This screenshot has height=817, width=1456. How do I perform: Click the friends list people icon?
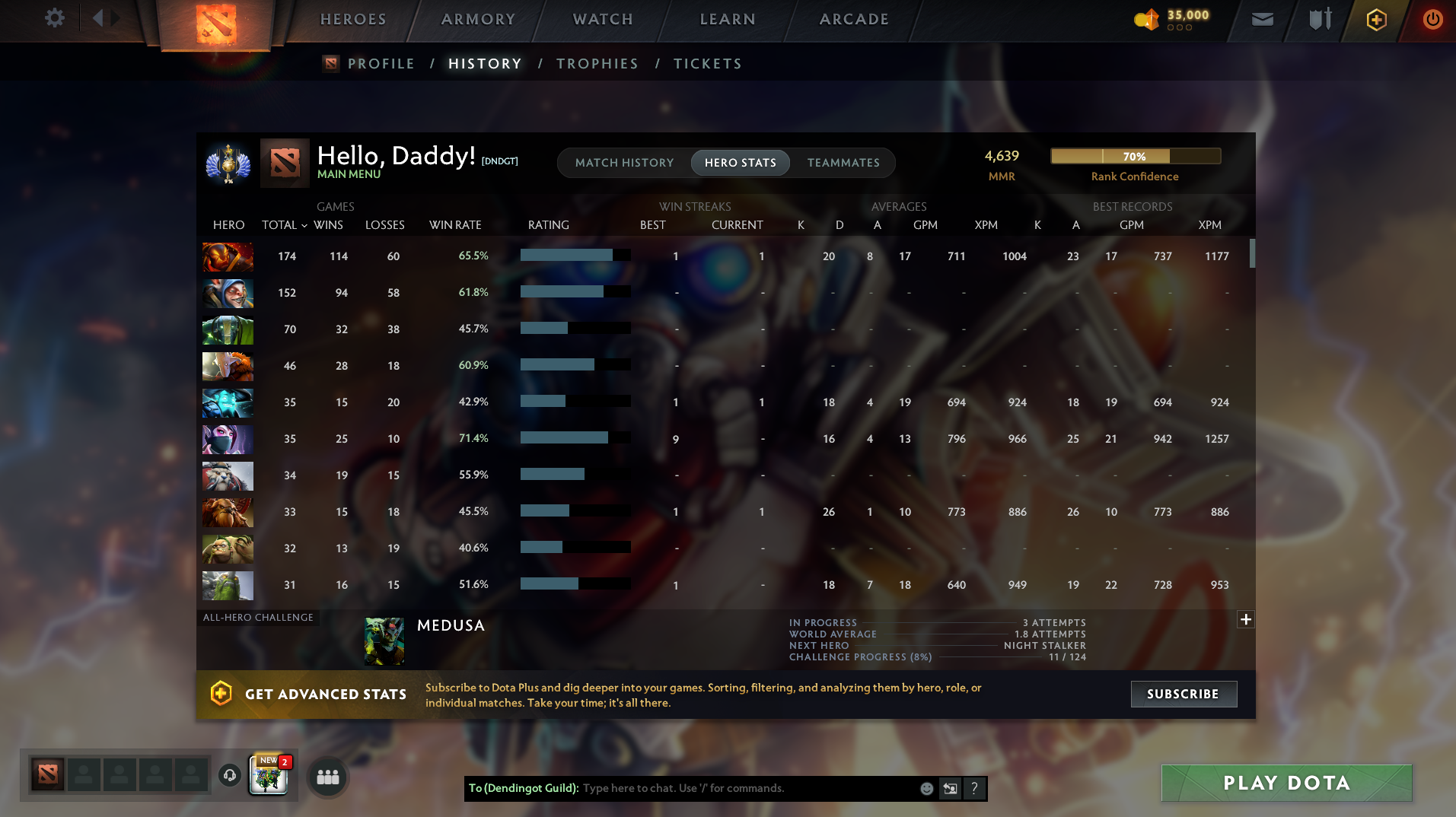coord(327,777)
